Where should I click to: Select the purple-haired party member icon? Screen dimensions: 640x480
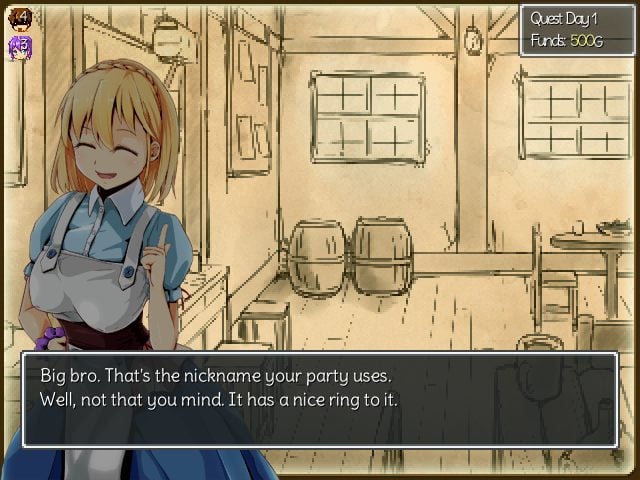tap(20, 47)
